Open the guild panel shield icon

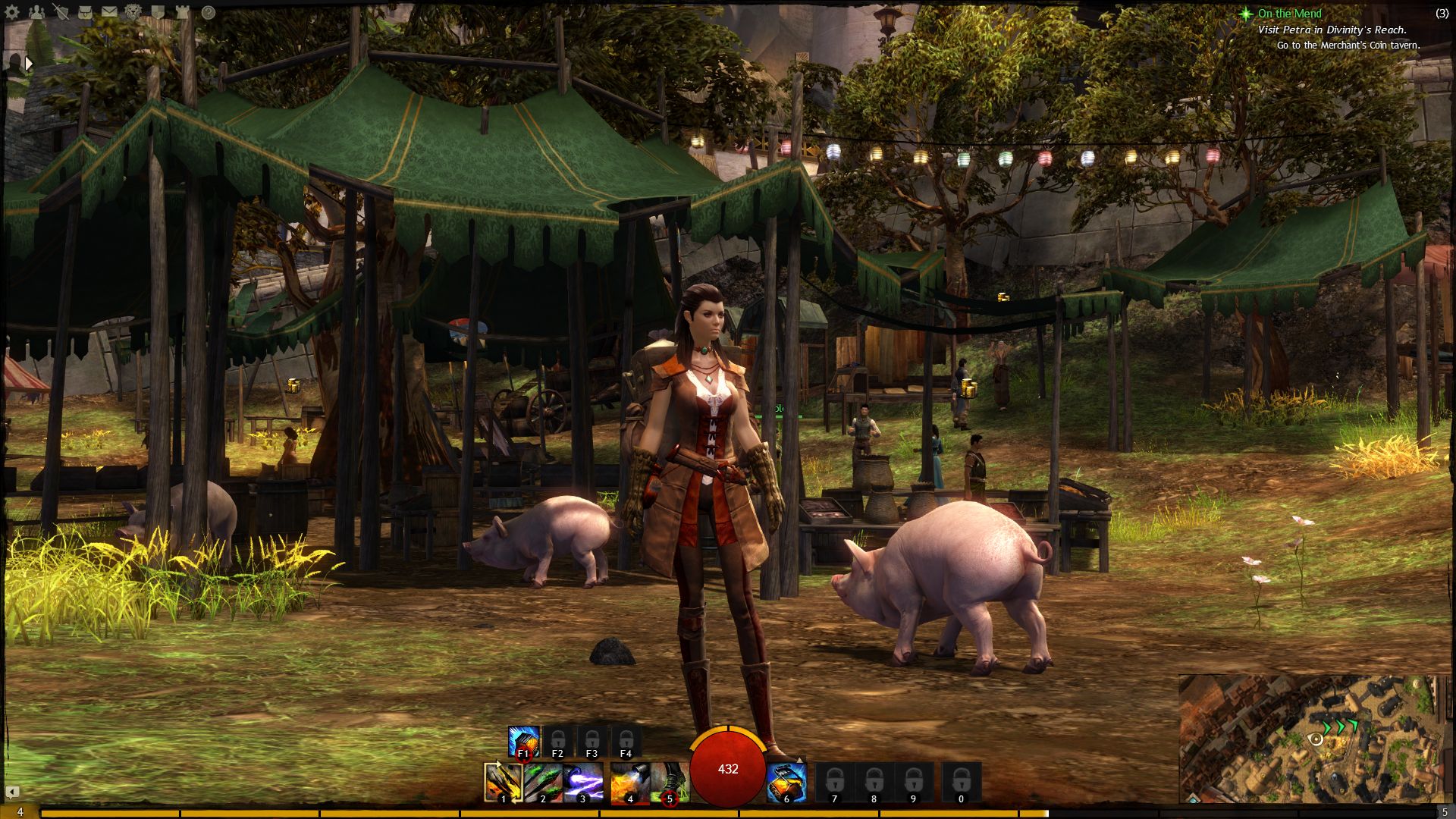coord(158,12)
